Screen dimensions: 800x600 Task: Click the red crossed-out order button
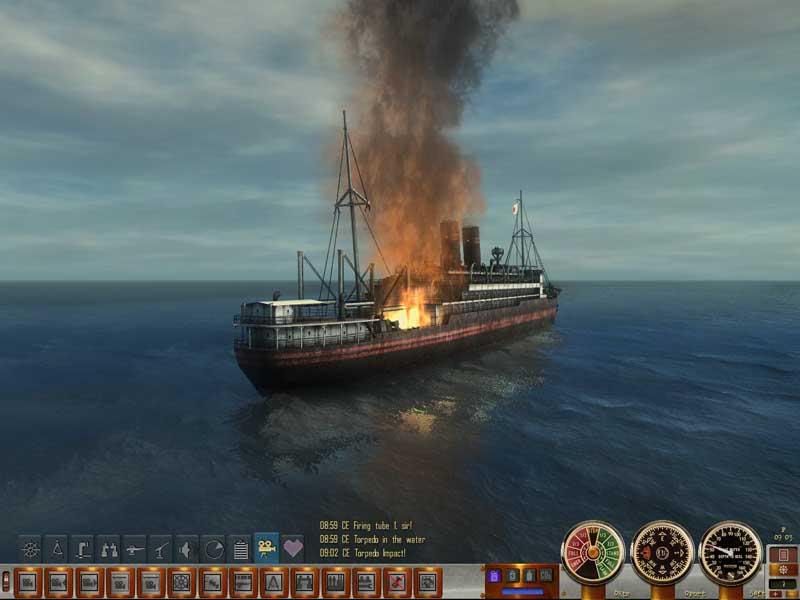pyautogui.click(x=397, y=581)
